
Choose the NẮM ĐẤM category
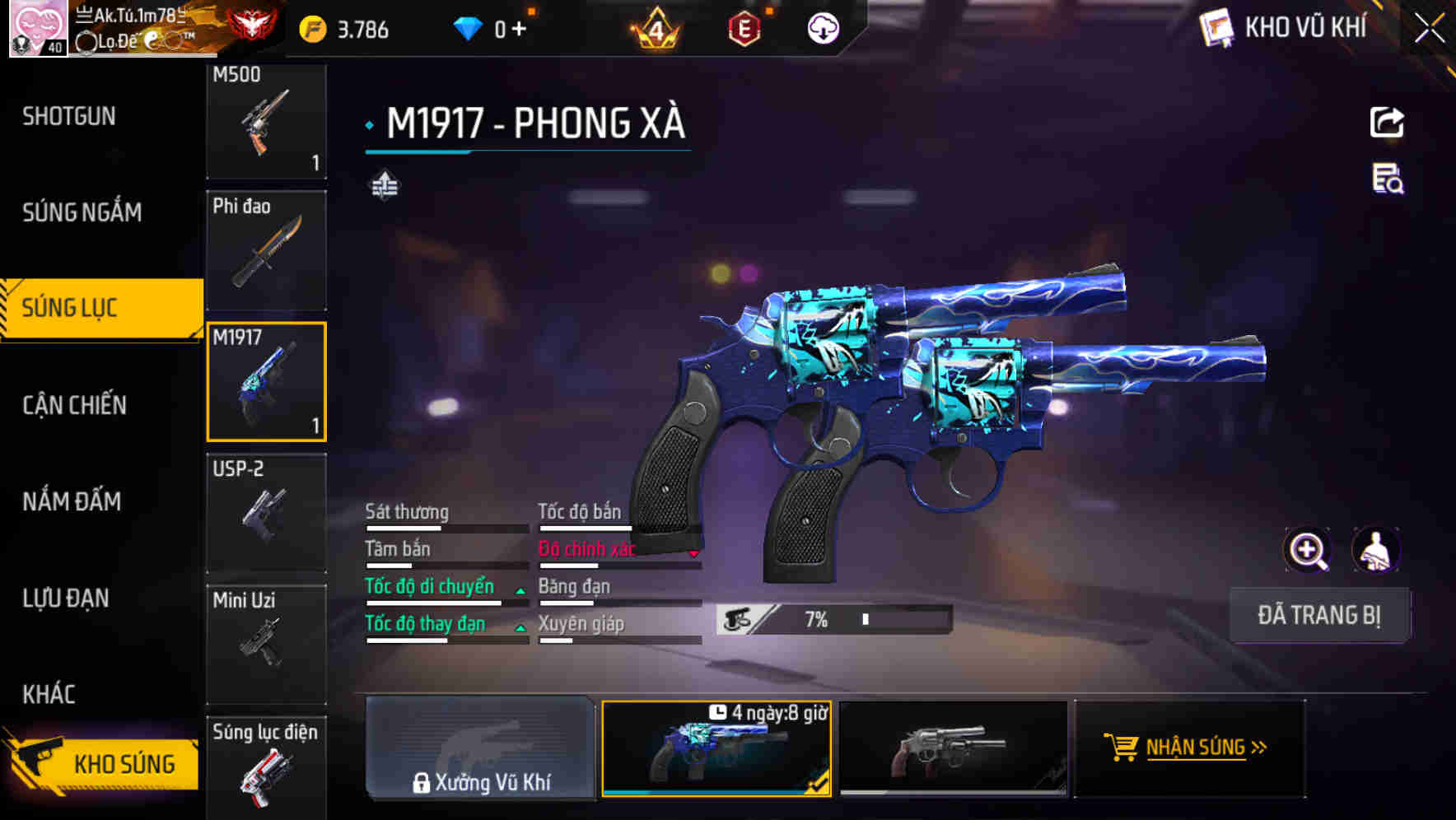[x=72, y=501]
